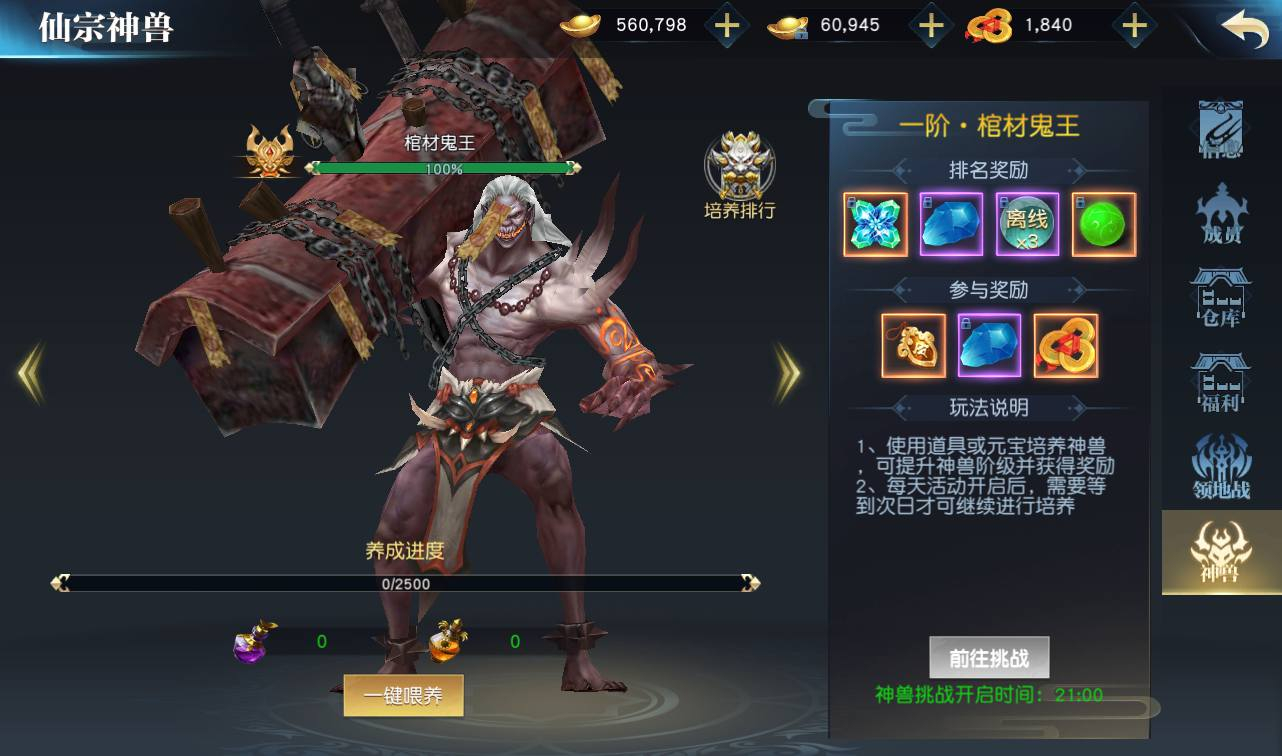Viewport: 1282px width, 756px height.
Task: Add more gold ingots with the plus button
Action: click(727, 26)
